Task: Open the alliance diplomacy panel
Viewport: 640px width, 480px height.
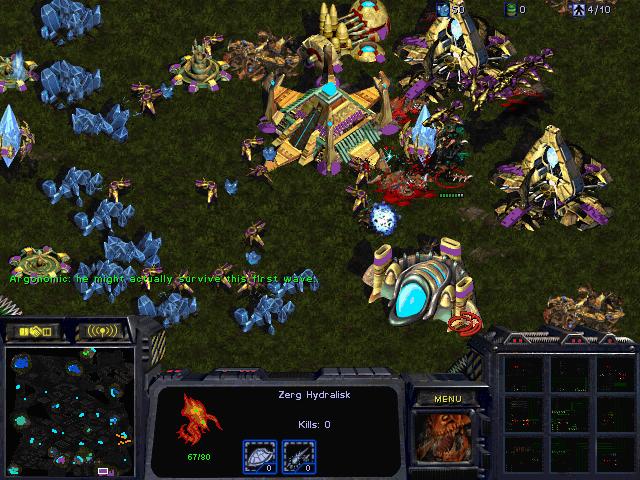Action: point(33,331)
